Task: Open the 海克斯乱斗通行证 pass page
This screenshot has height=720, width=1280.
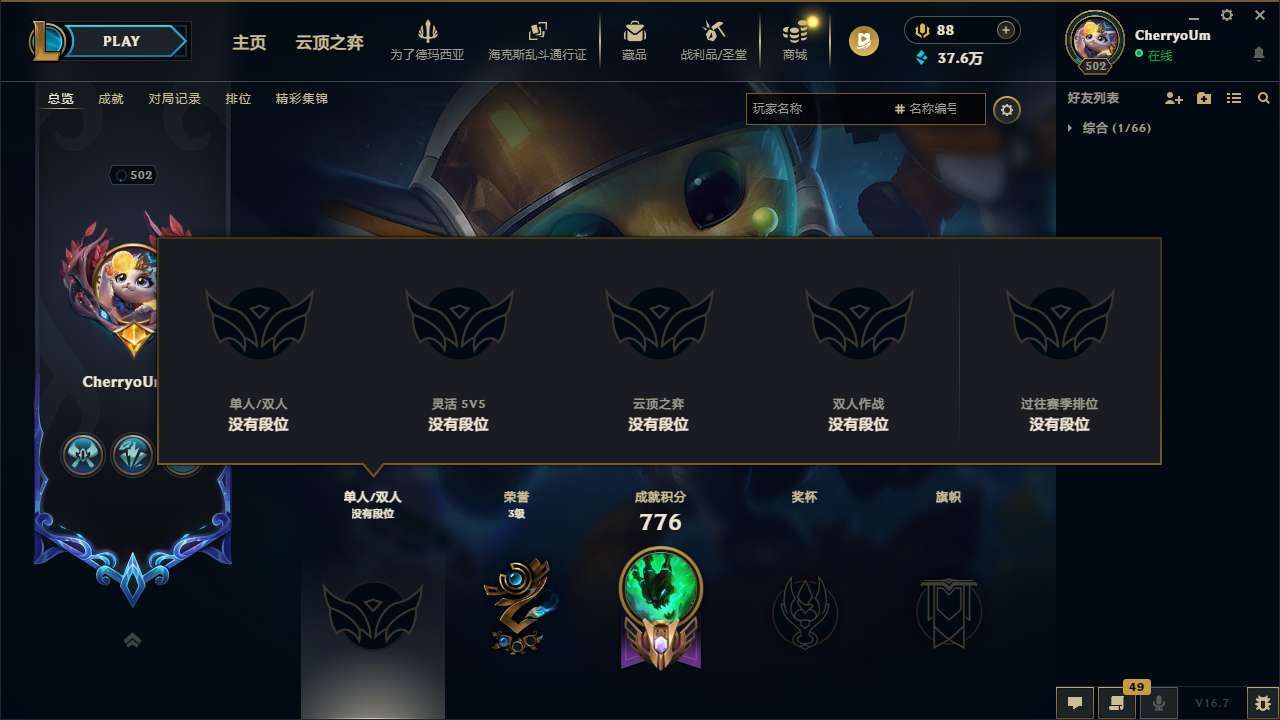Action: [536, 40]
